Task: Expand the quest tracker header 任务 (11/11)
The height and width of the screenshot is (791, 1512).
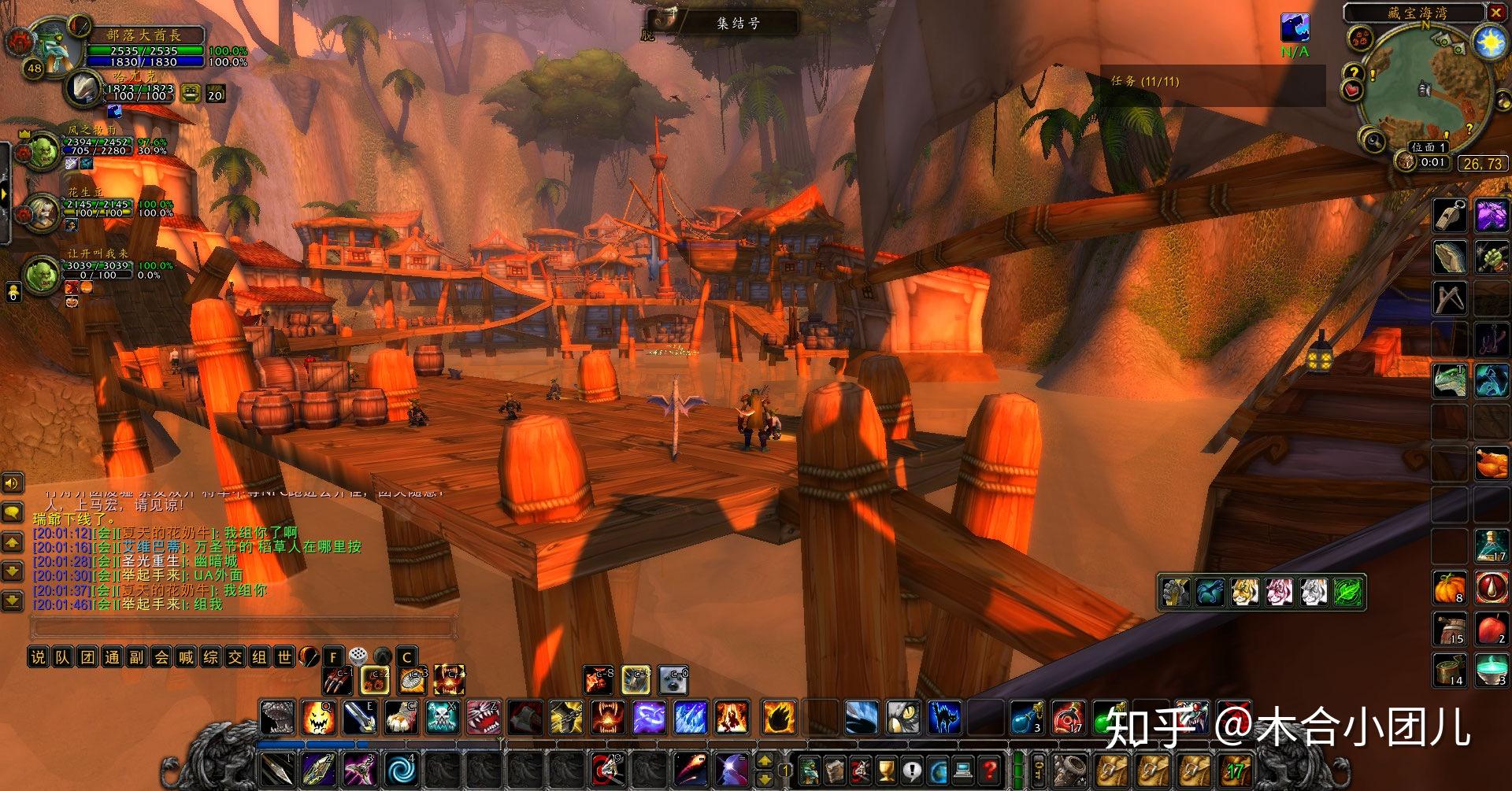Action: tap(1145, 81)
